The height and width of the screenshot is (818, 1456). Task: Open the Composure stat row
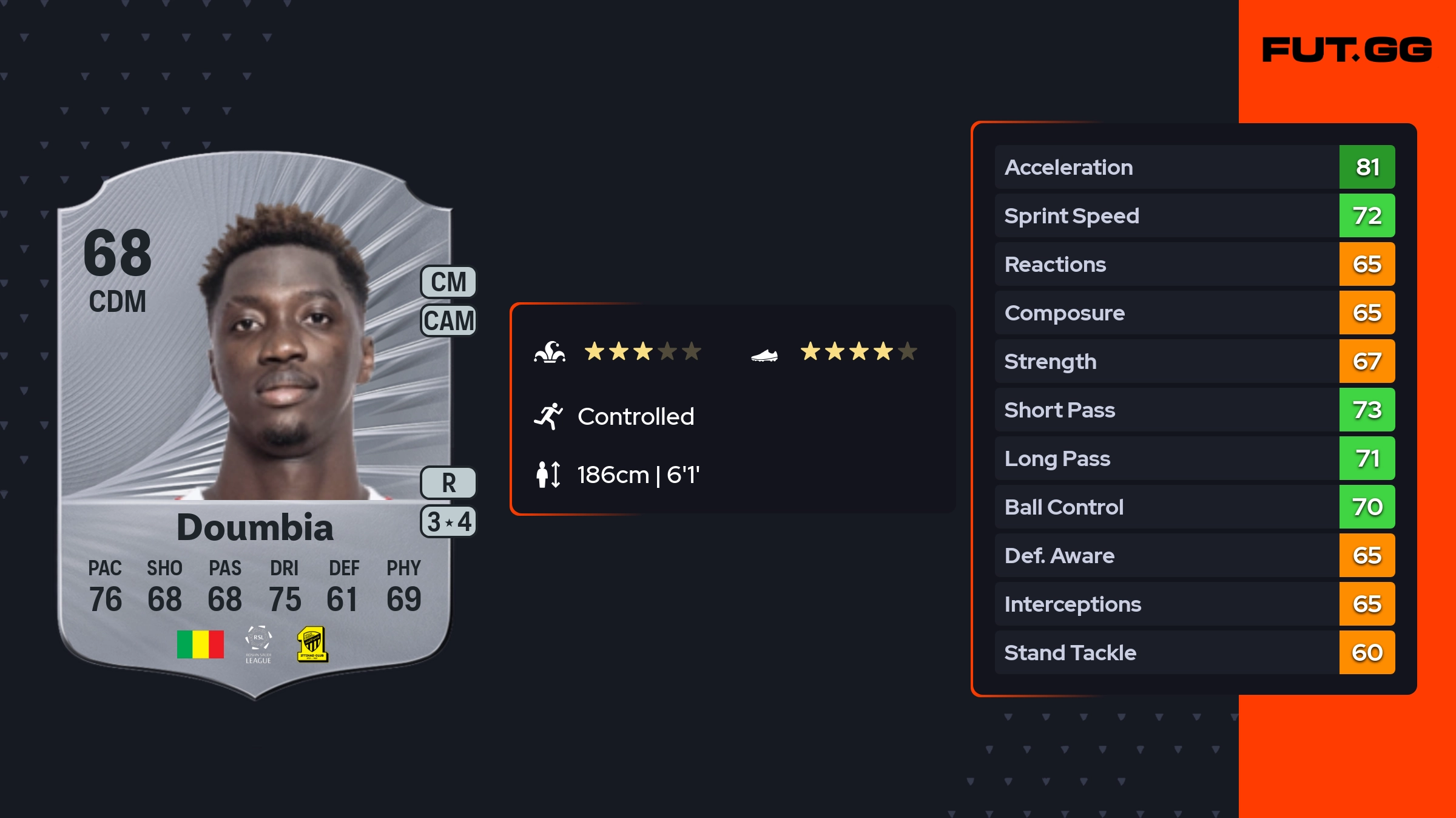[x=1194, y=313]
